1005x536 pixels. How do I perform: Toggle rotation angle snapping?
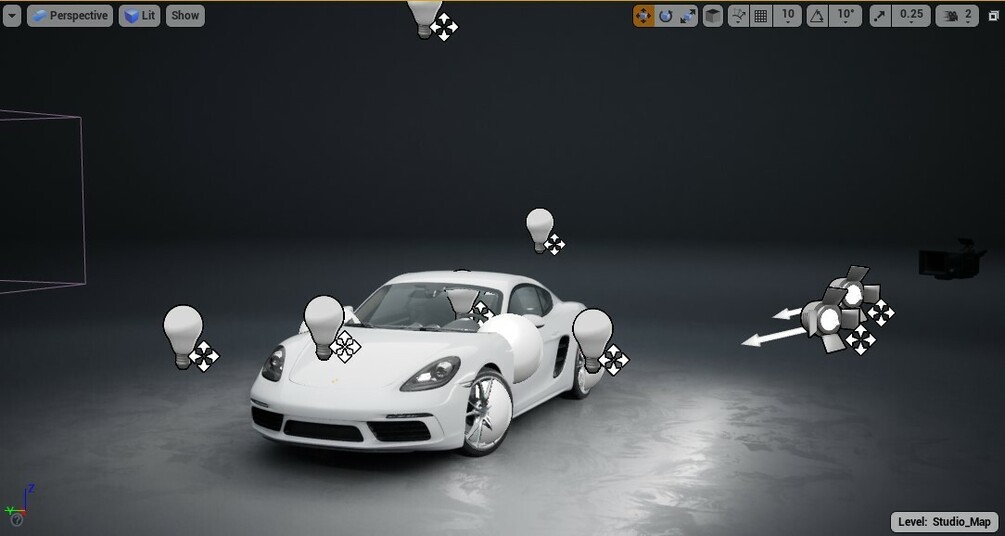tap(817, 16)
